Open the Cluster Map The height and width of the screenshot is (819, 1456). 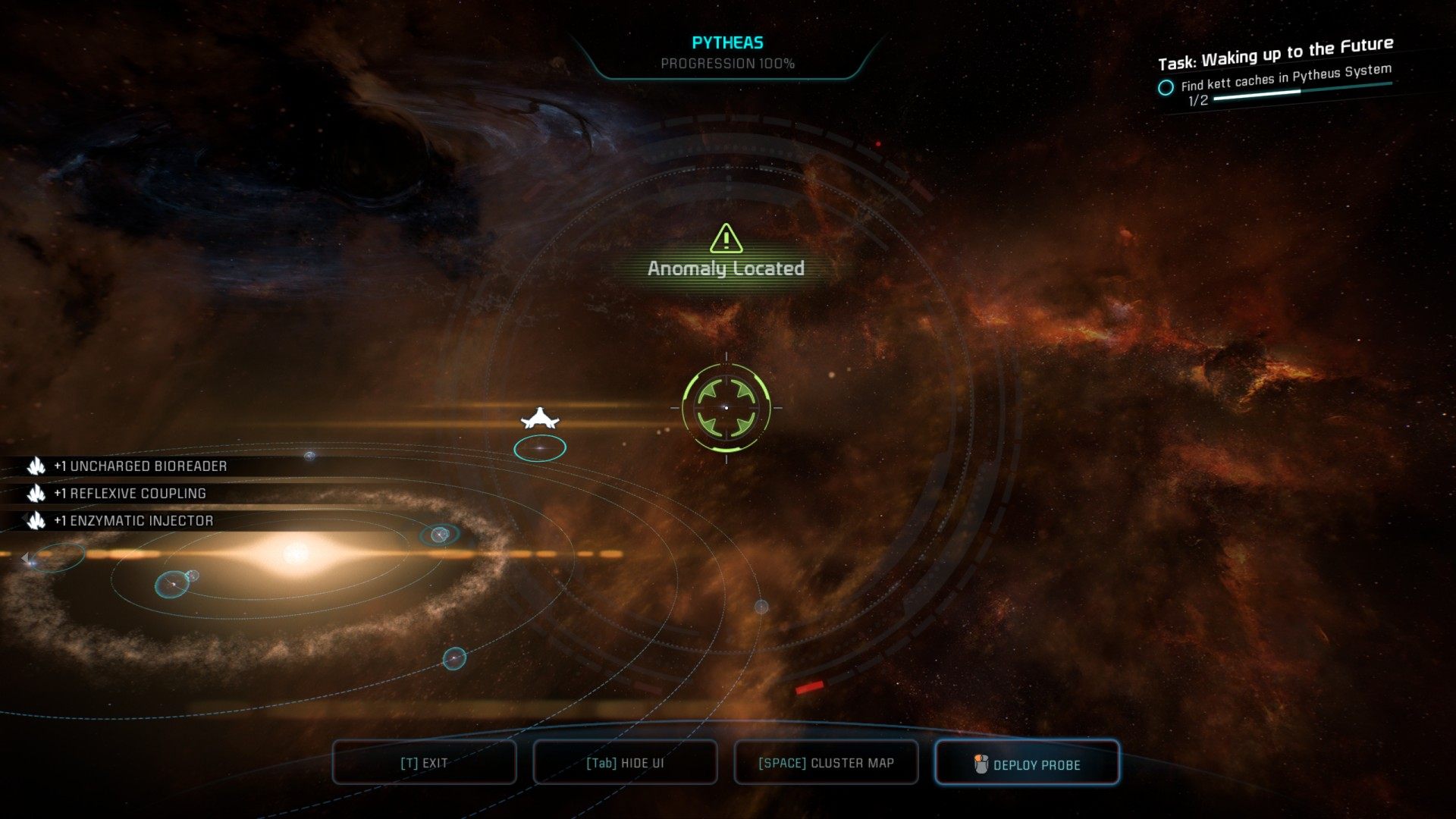[826, 763]
